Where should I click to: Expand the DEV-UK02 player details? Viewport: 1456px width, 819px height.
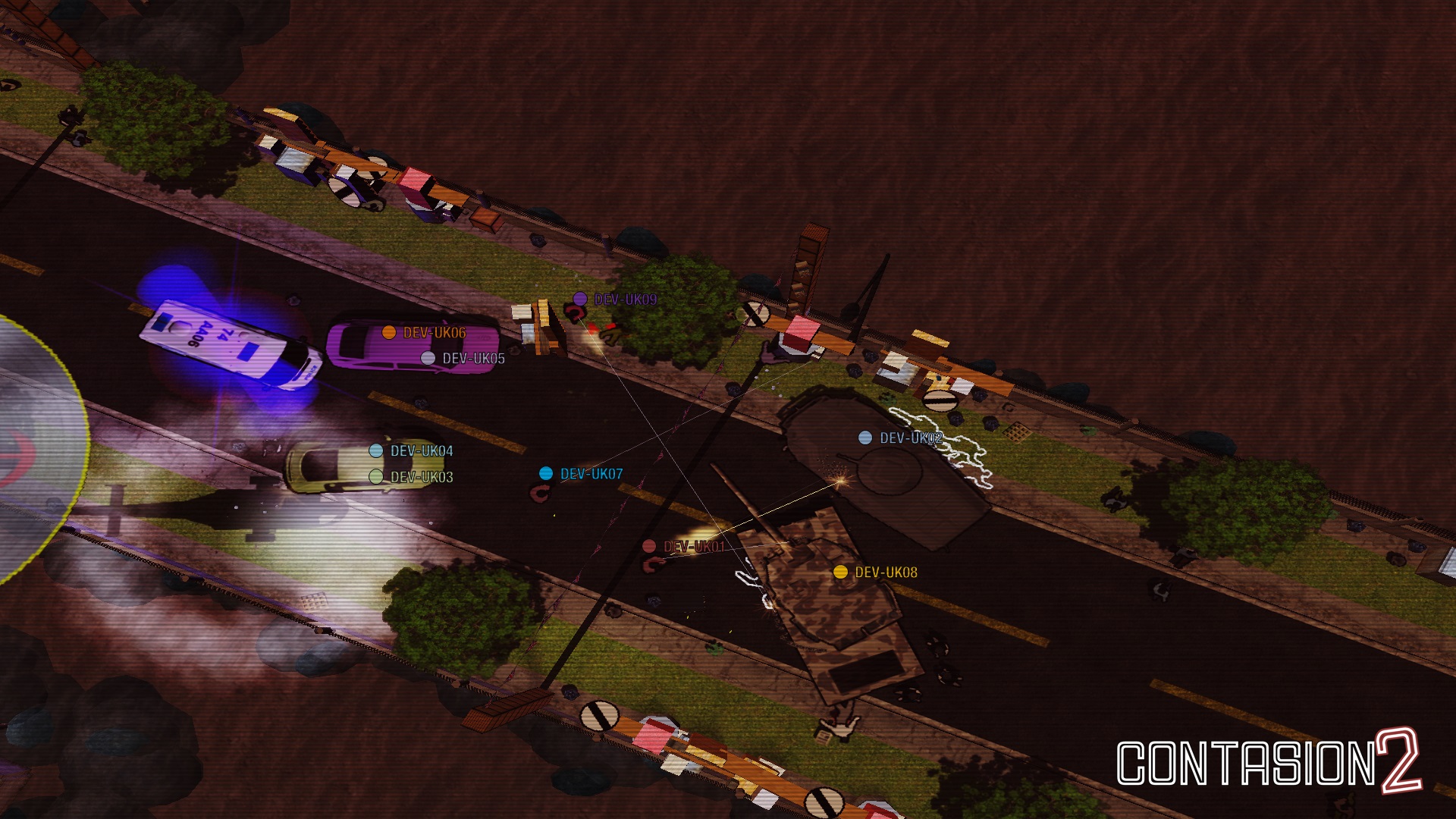point(911,437)
